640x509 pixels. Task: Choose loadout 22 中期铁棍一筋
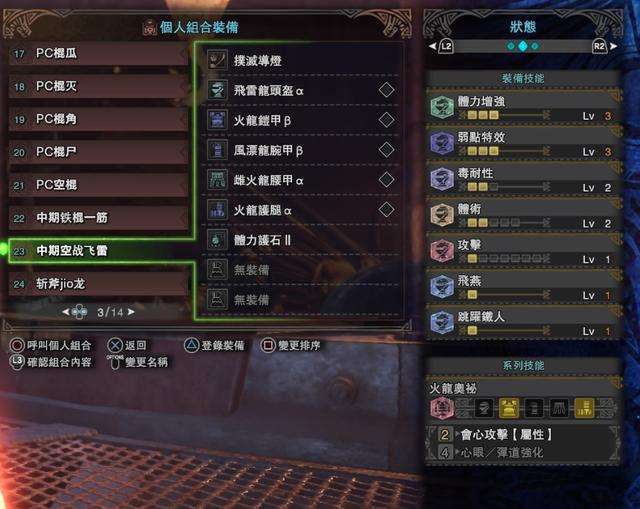tap(100, 218)
